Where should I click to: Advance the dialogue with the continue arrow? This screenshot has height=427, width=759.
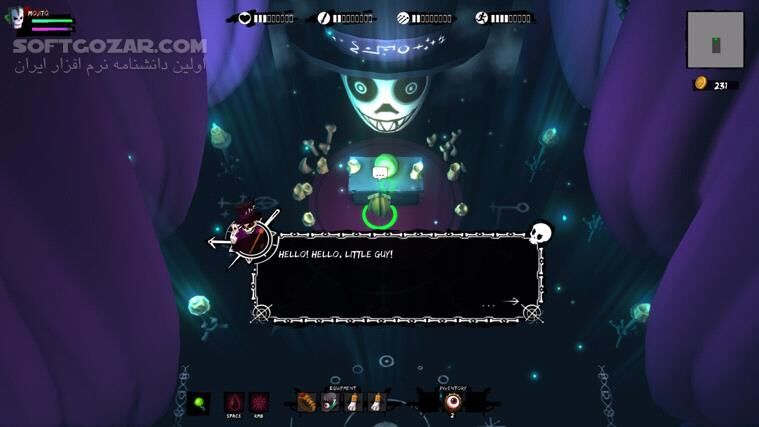click(512, 301)
